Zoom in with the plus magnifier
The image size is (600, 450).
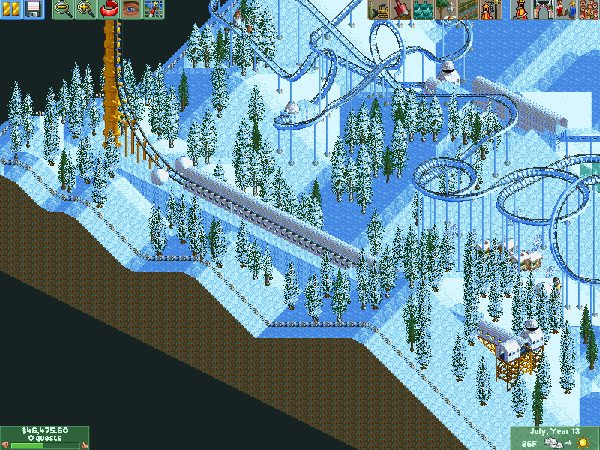[85, 9]
